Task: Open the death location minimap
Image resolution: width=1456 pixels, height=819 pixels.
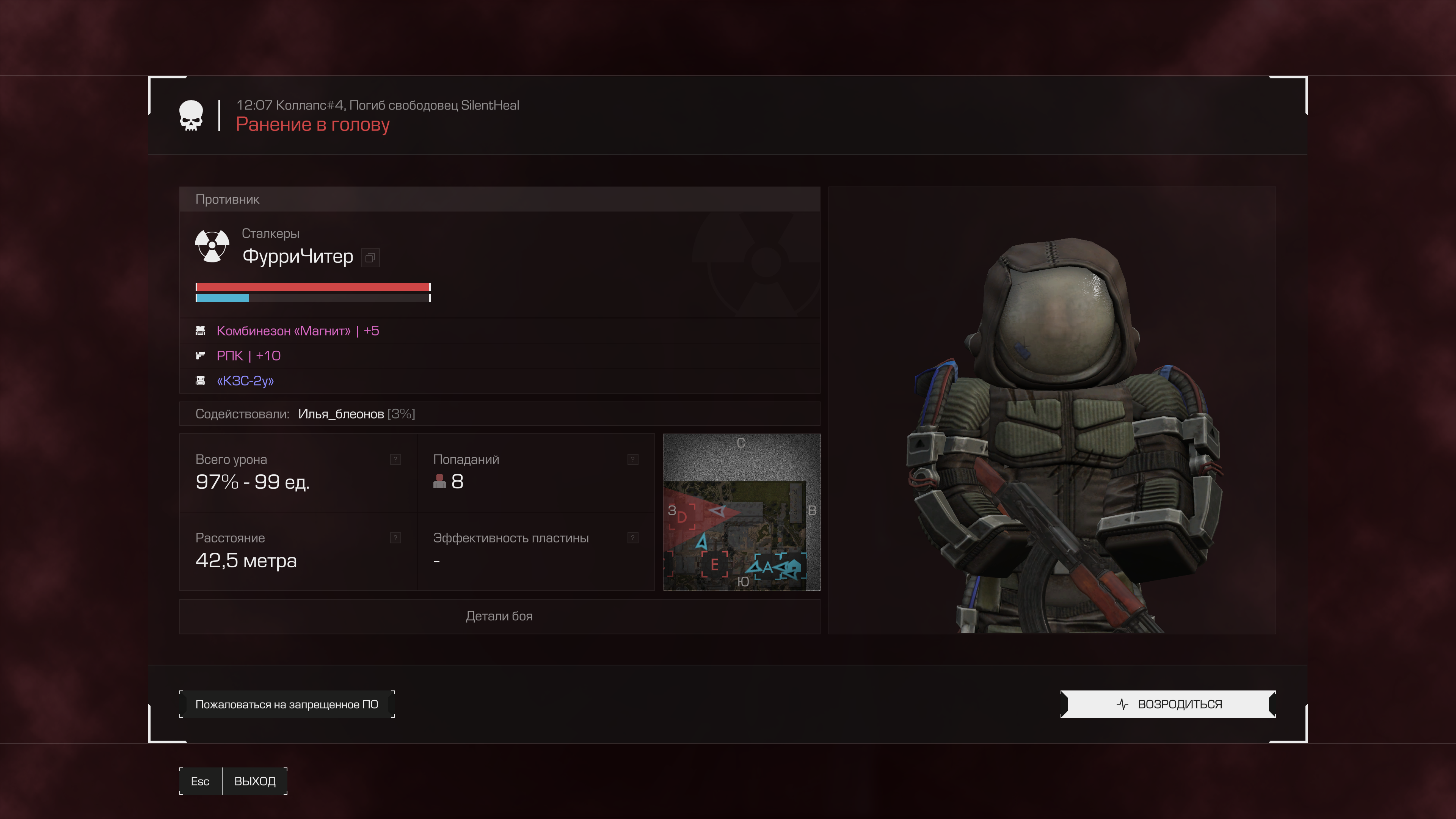Action: pos(741,512)
